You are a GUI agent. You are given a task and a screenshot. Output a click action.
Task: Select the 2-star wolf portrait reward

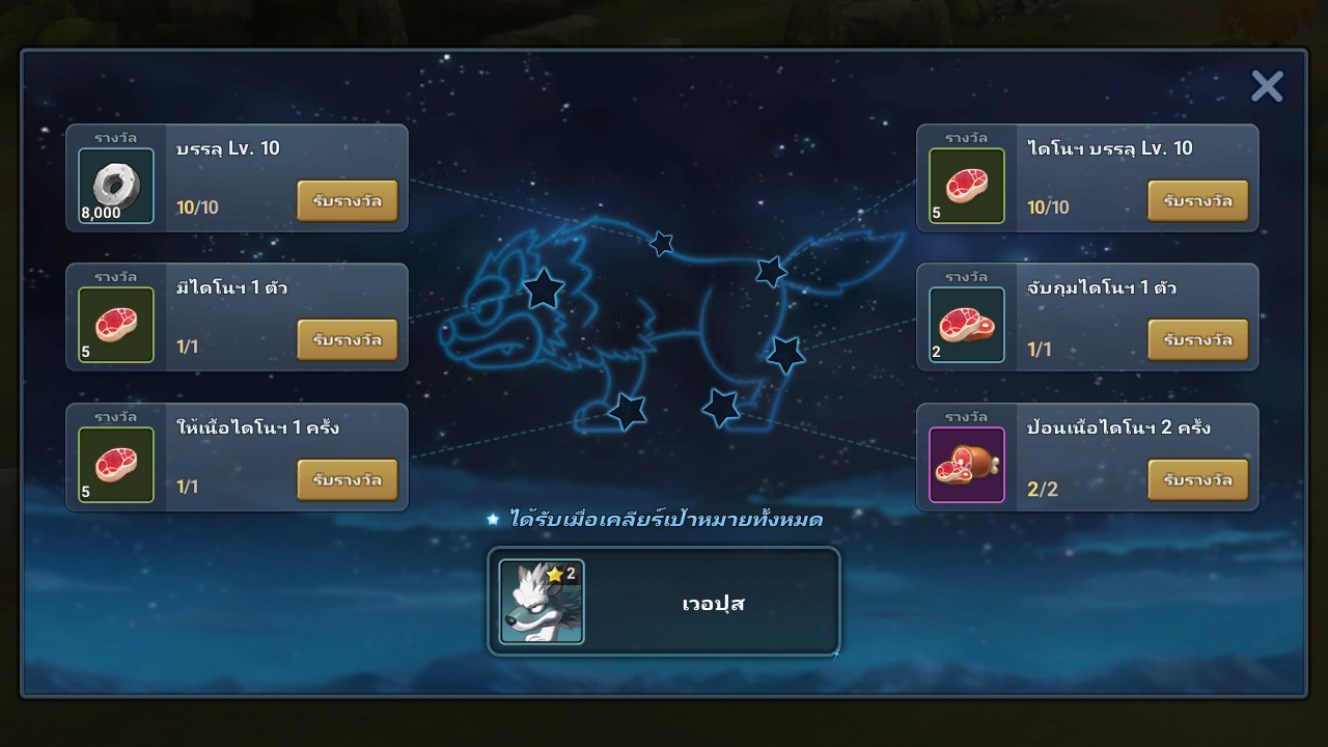tap(541, 601)
